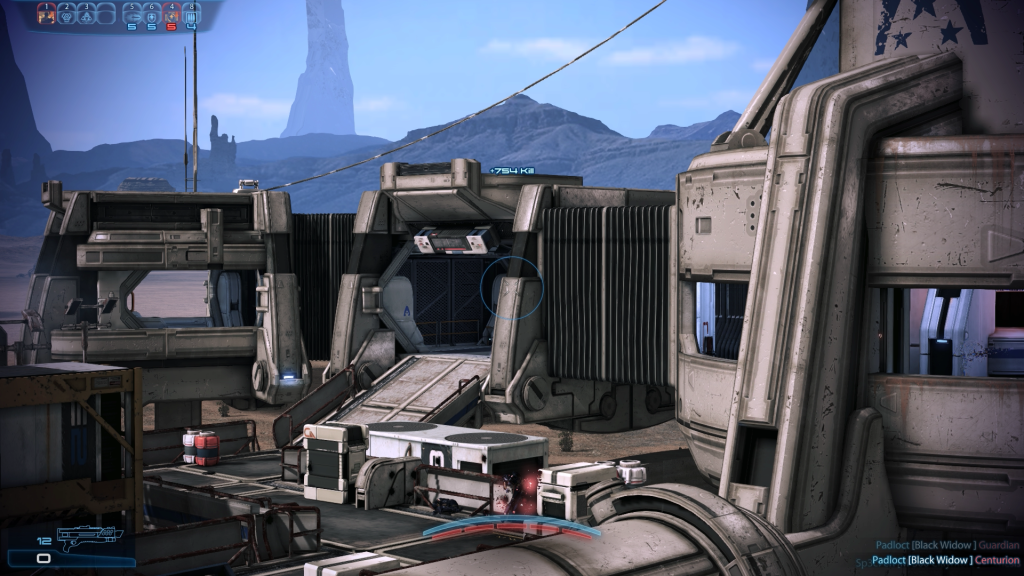Use the thermal clip pack in slot 8
1024x576 pixels.
coord(191,14)
